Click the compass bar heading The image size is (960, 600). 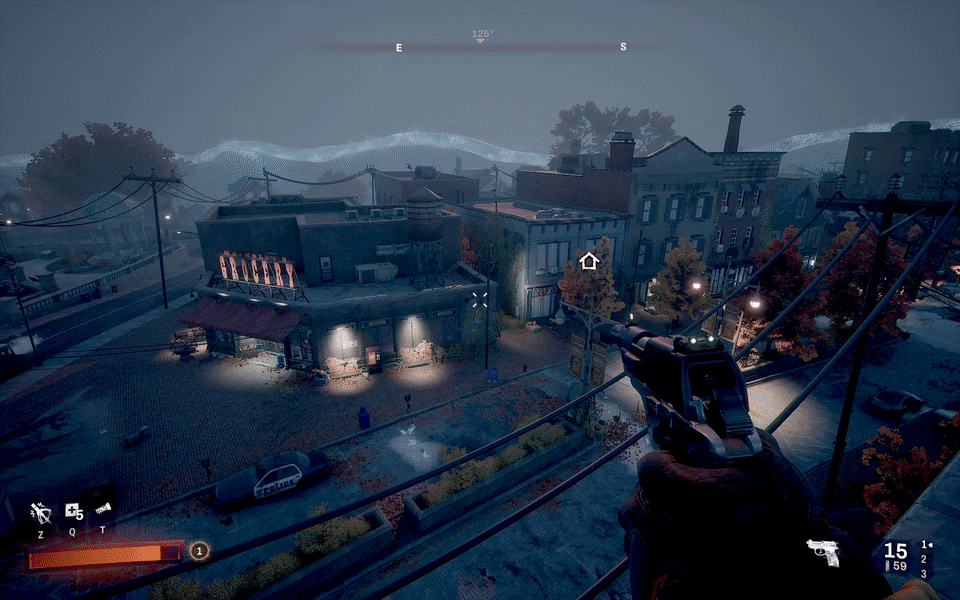(482, 36)
